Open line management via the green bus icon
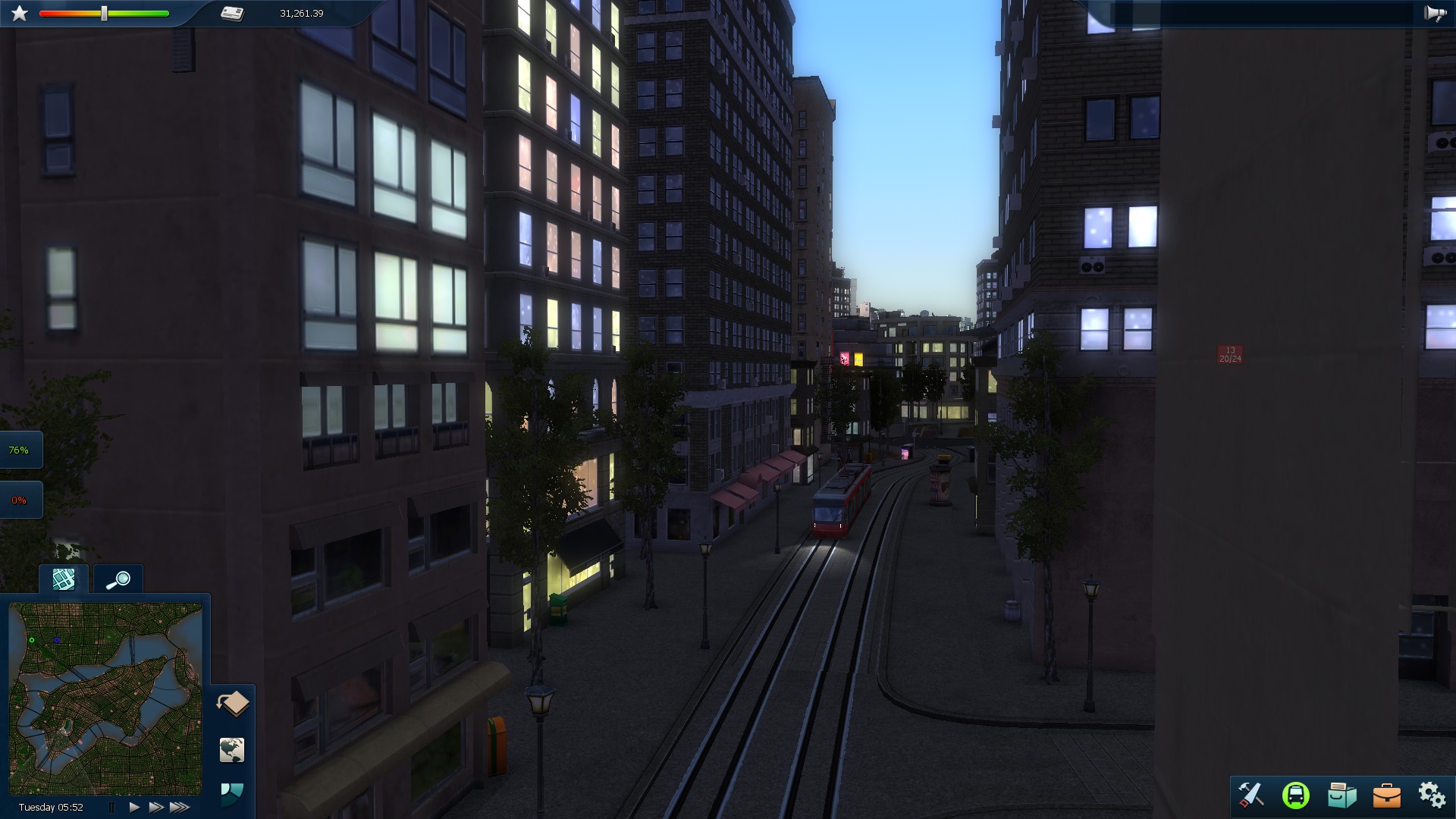This screenshot has width=1456, height=819. 1298,795
